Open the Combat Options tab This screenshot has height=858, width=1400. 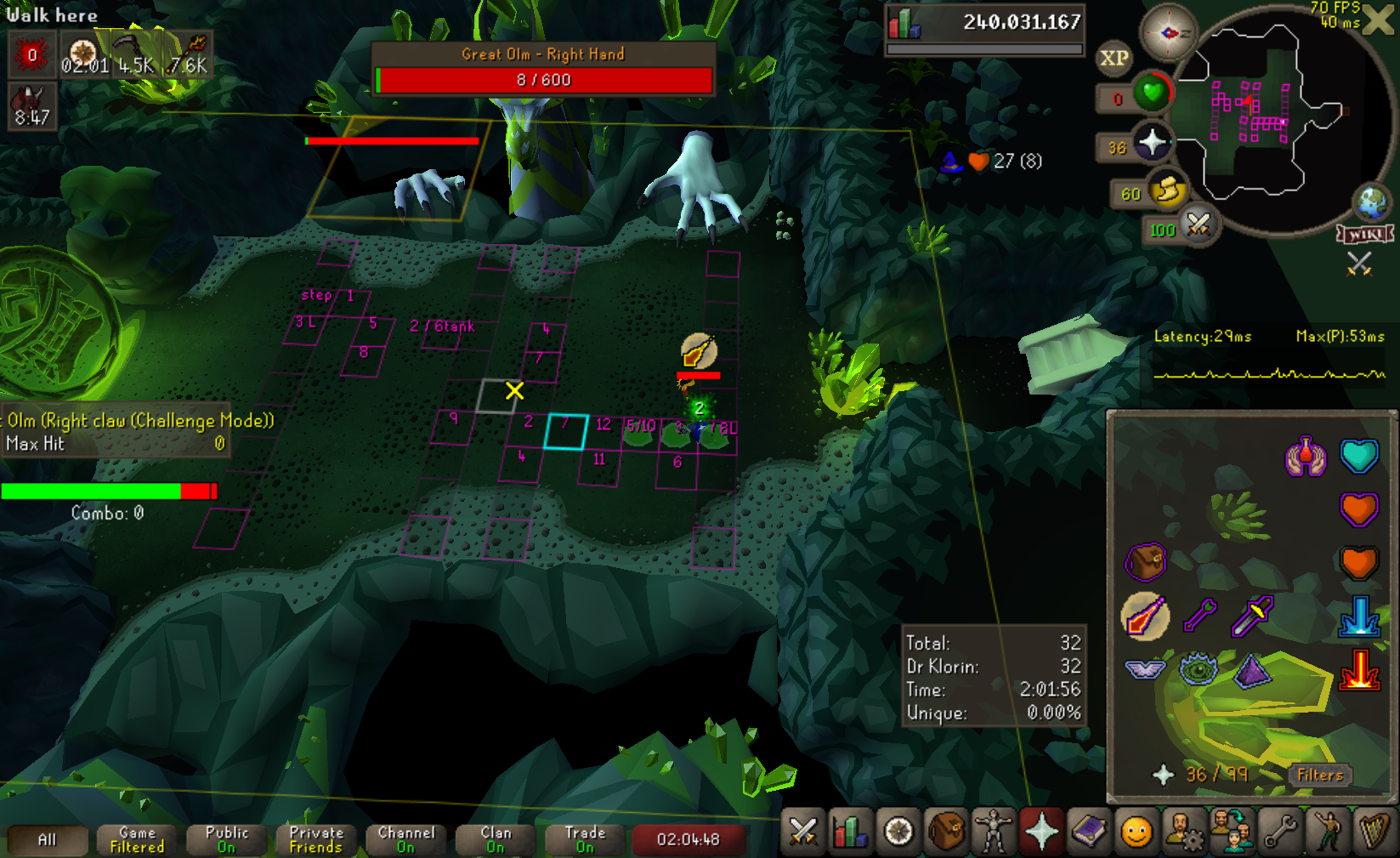coord(802,832)
